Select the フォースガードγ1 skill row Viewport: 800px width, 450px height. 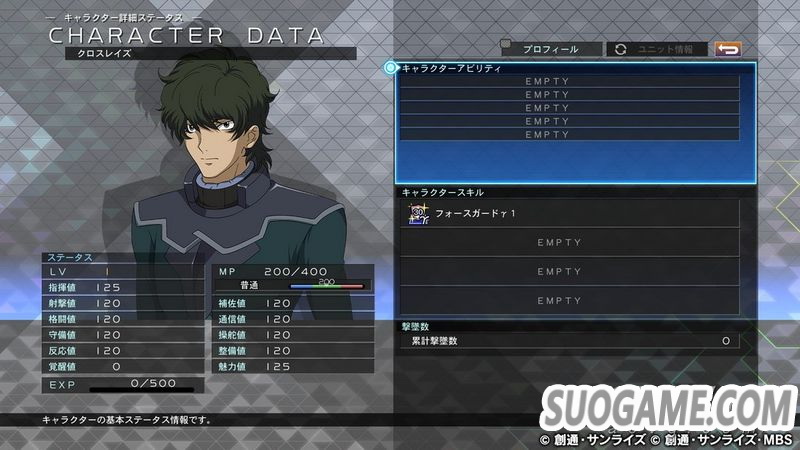click(570, 213)
